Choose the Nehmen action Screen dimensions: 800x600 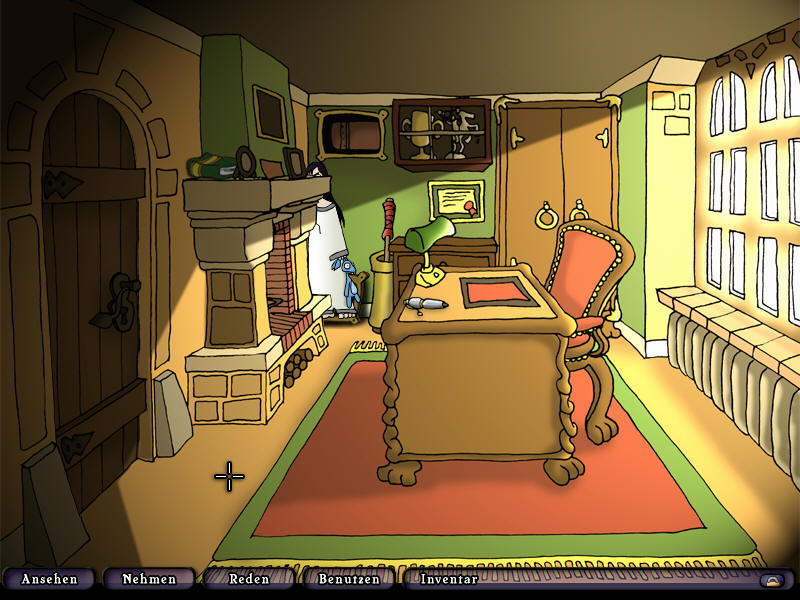pyautogui.click(x=149, y=579)
